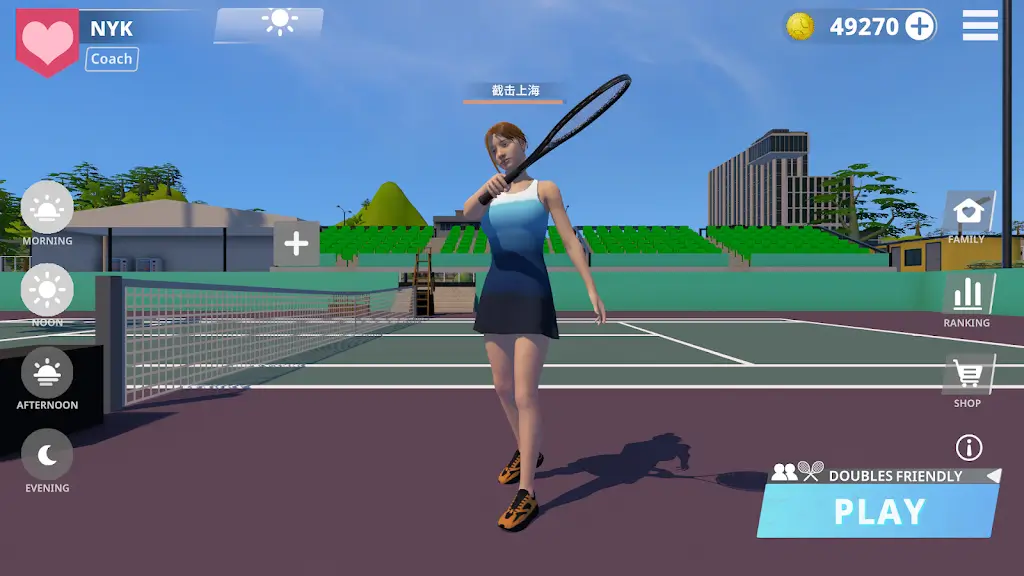
Task: Tap the info circle icon
Action: 969,447
